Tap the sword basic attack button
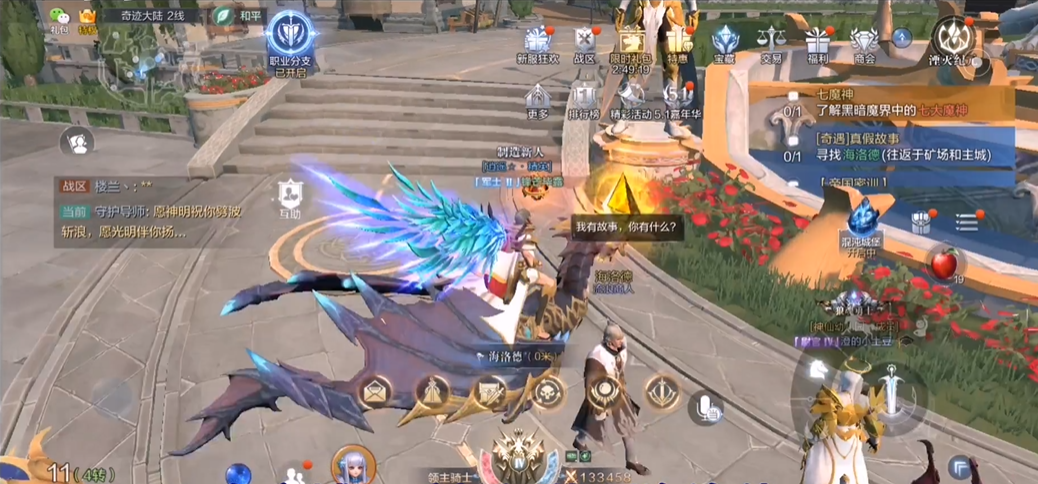1038x484 pixels. [x=890, y=387]
